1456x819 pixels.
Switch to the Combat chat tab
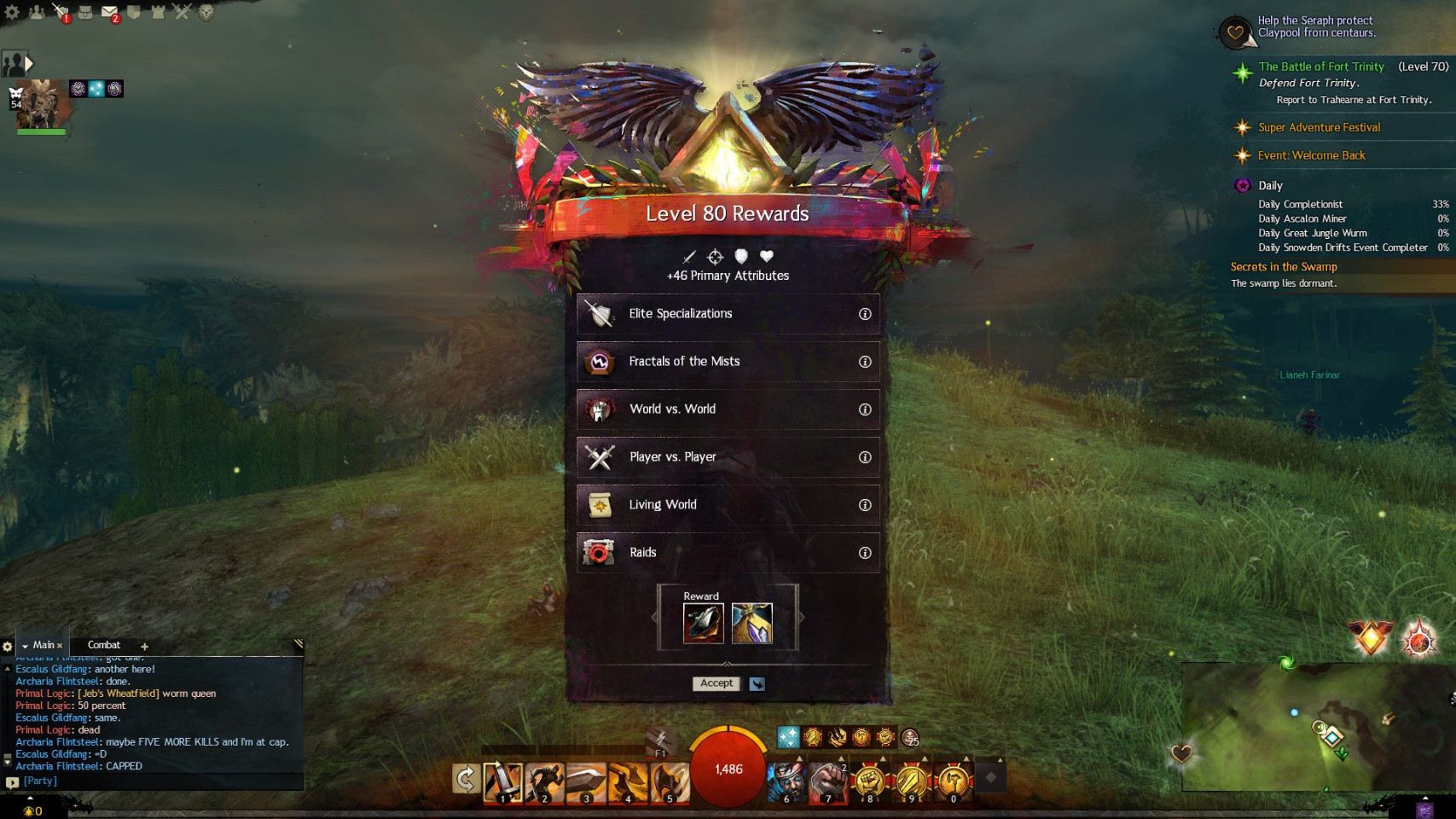[104, 645]
